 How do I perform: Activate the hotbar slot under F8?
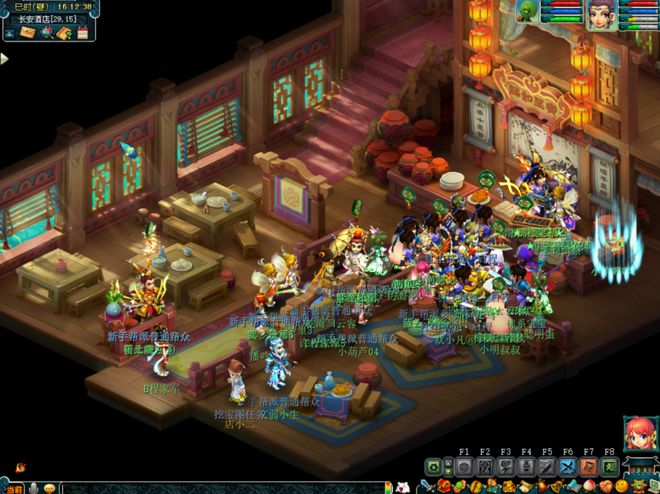tap(610, 467)
